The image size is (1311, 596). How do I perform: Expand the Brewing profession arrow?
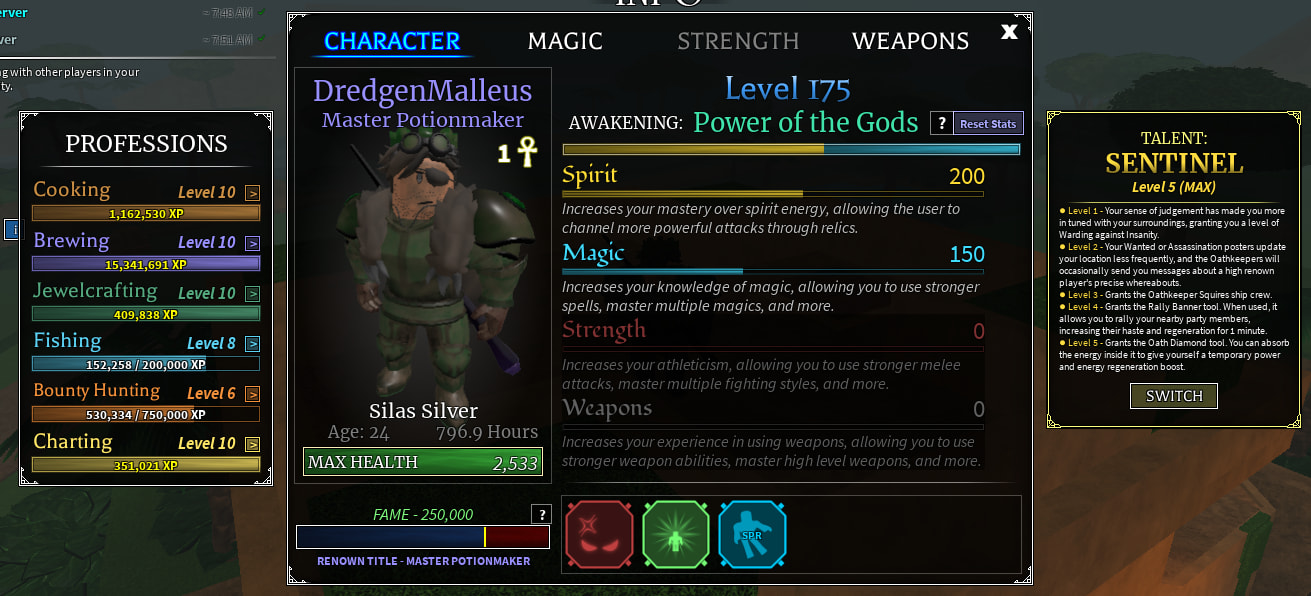pyautogui.click(x=252, y=243)
